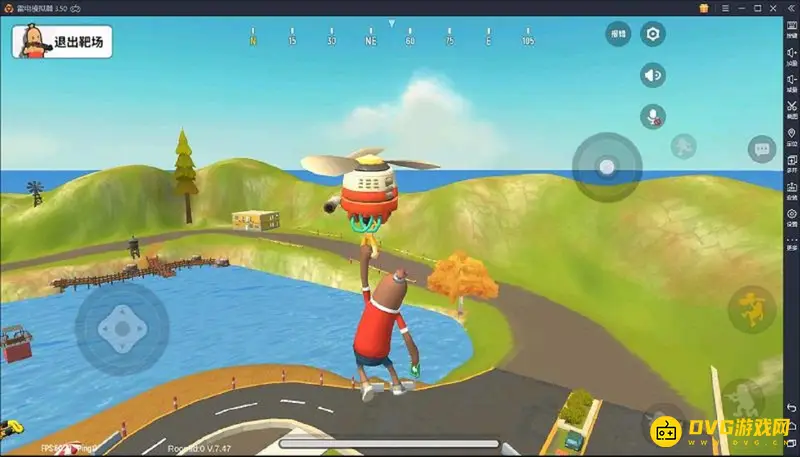
Task: Tap the 报错 report button
Action: (x=618, y=35)
